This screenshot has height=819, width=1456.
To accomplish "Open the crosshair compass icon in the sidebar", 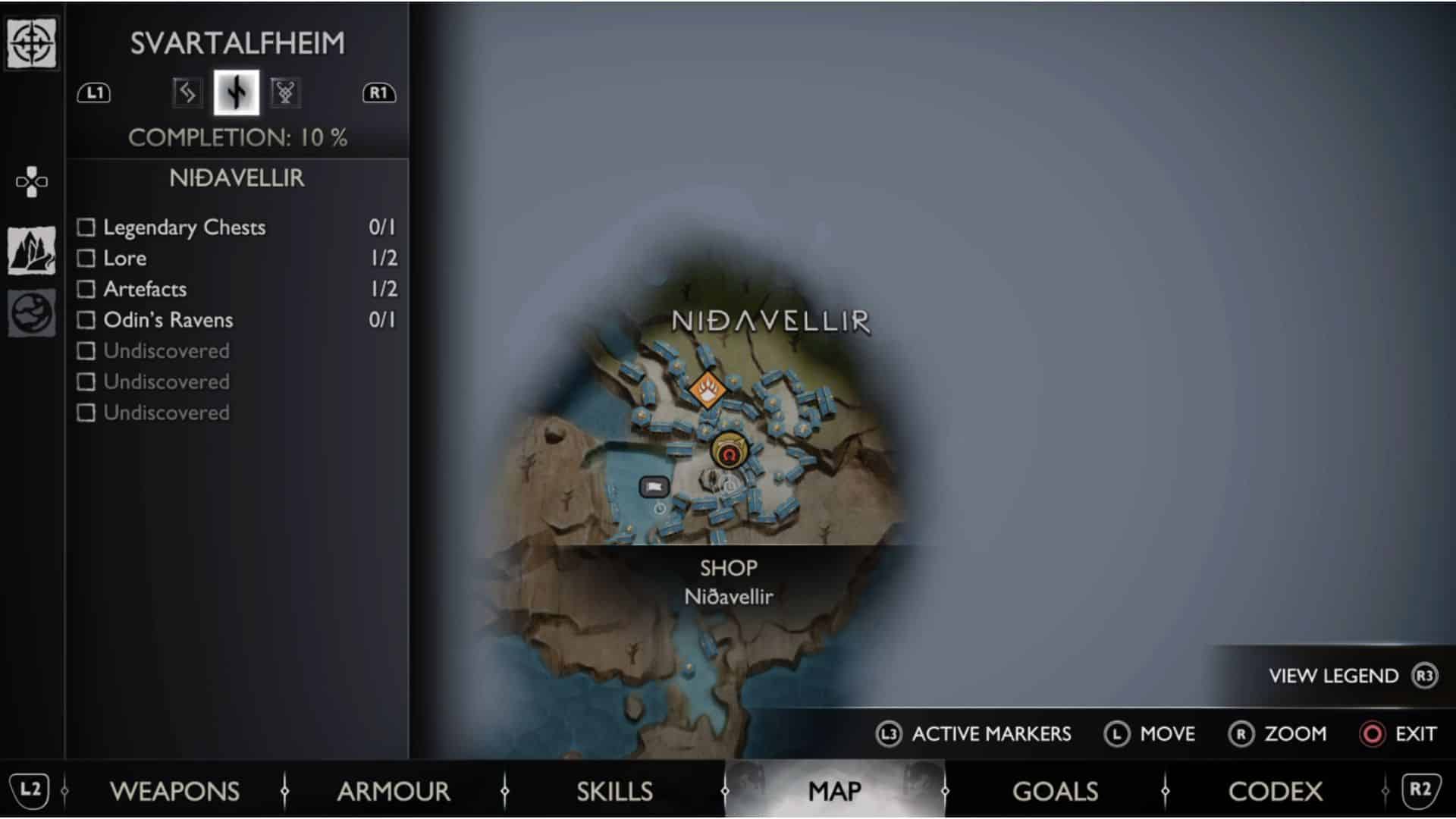I will pos(31,43).
